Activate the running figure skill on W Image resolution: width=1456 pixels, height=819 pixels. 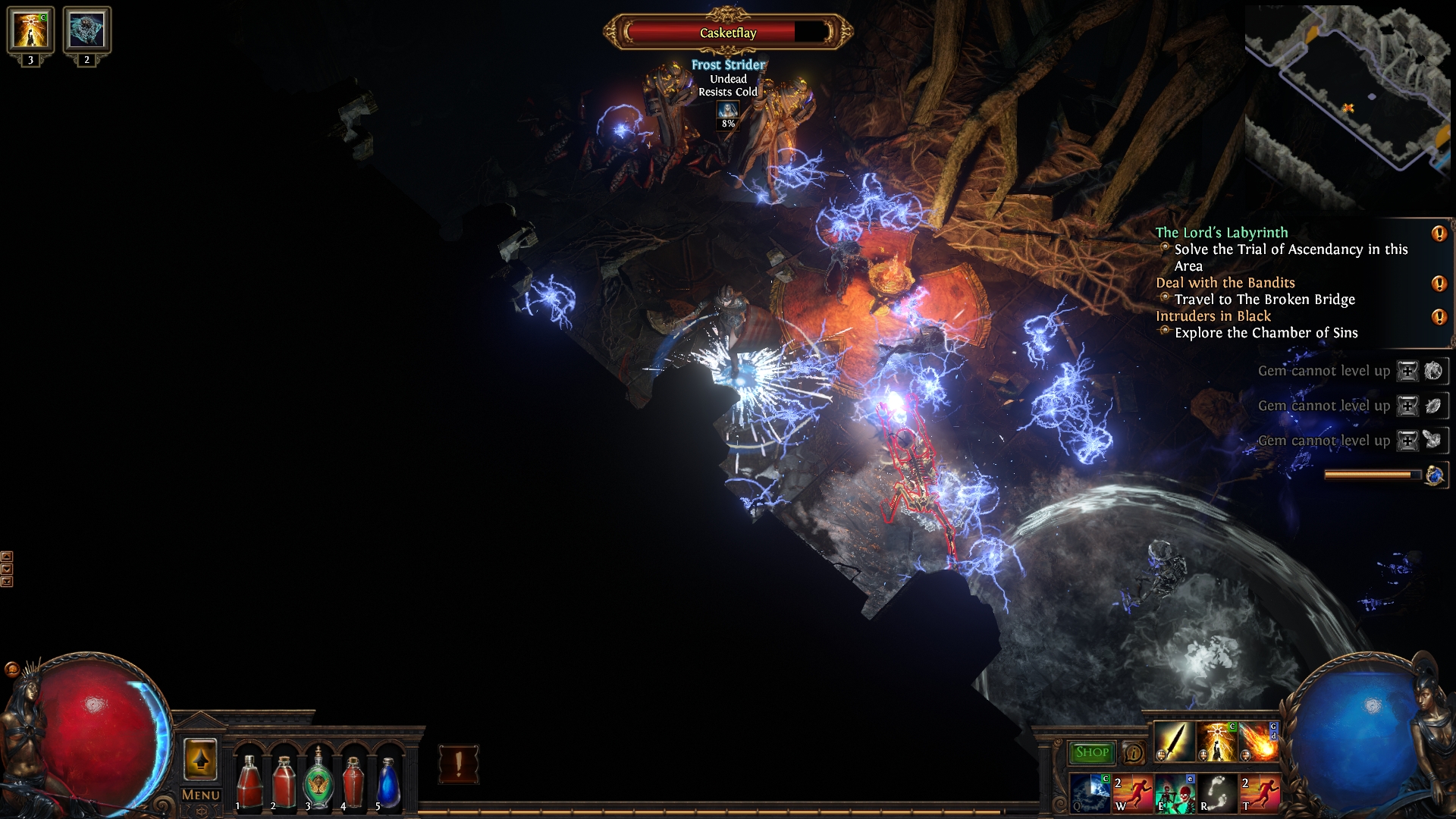tap(1131, 793)
